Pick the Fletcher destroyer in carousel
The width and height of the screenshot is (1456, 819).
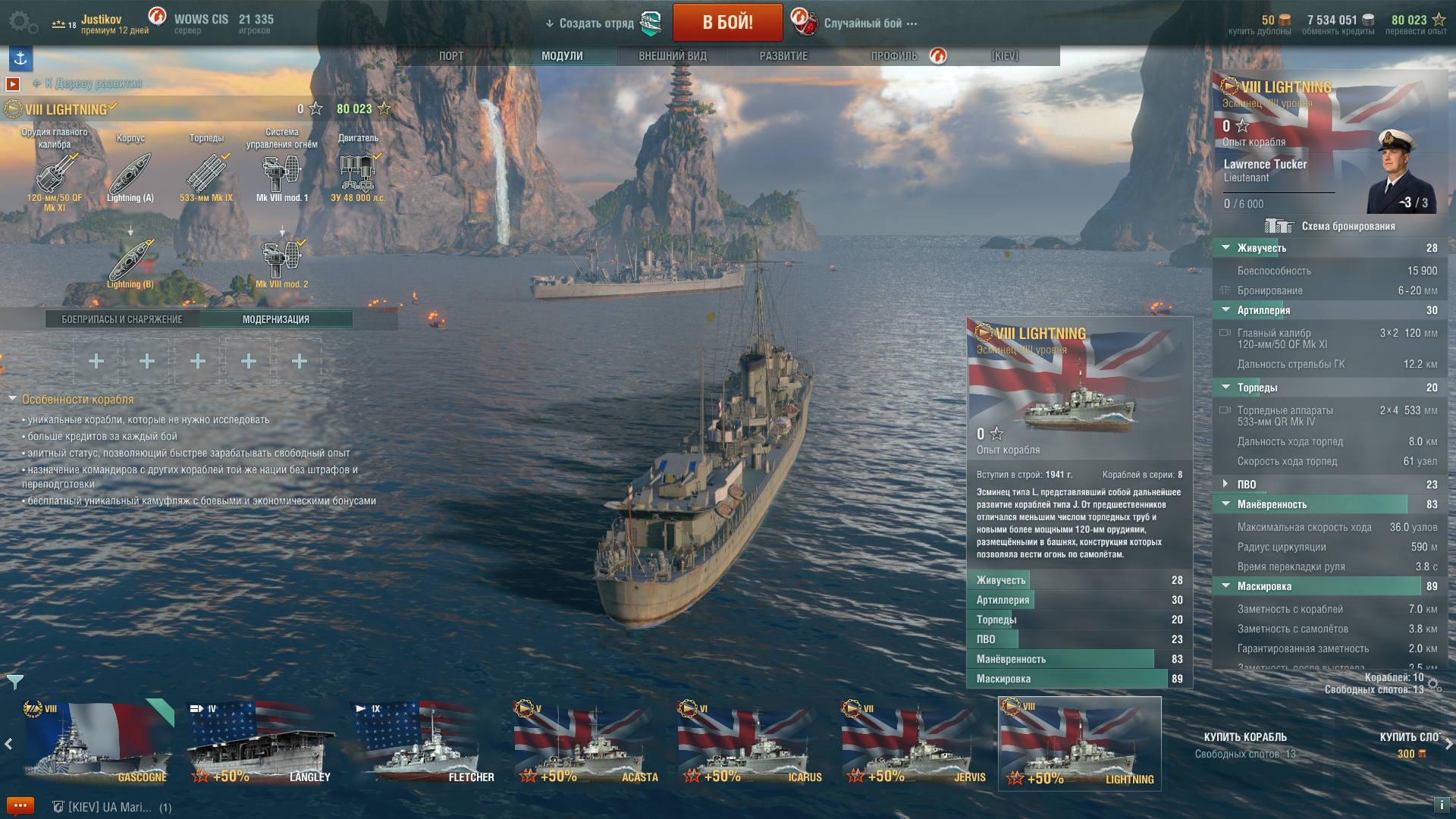tap(425, 743)
